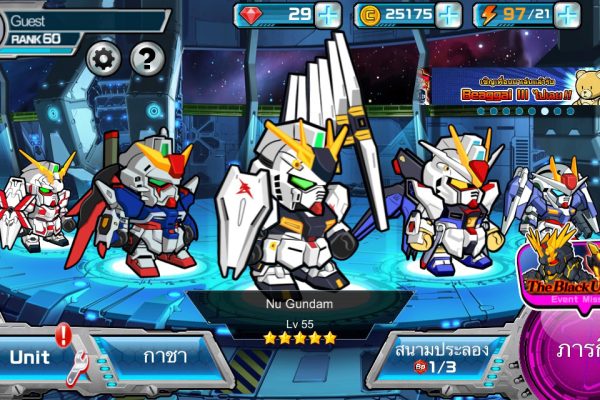Image resolution: width=600 pixels, height=400 pixels.
Task: Open the gear settings menu
Action: pos(103,59)
